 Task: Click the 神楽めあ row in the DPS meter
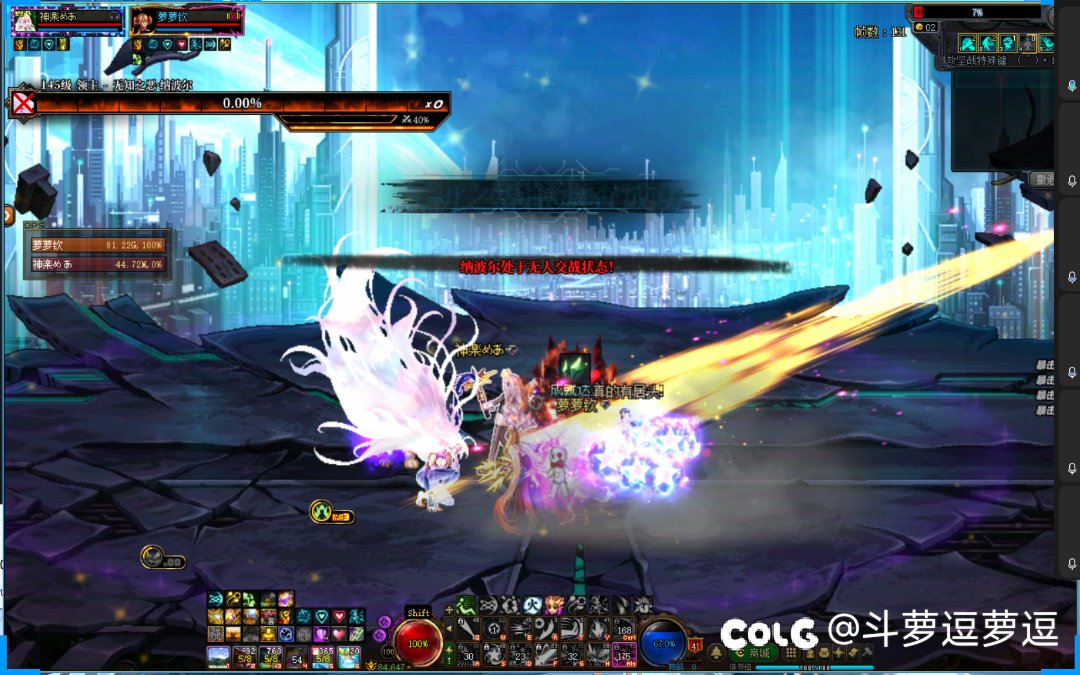pyautogui.click(x=97, y=264)
